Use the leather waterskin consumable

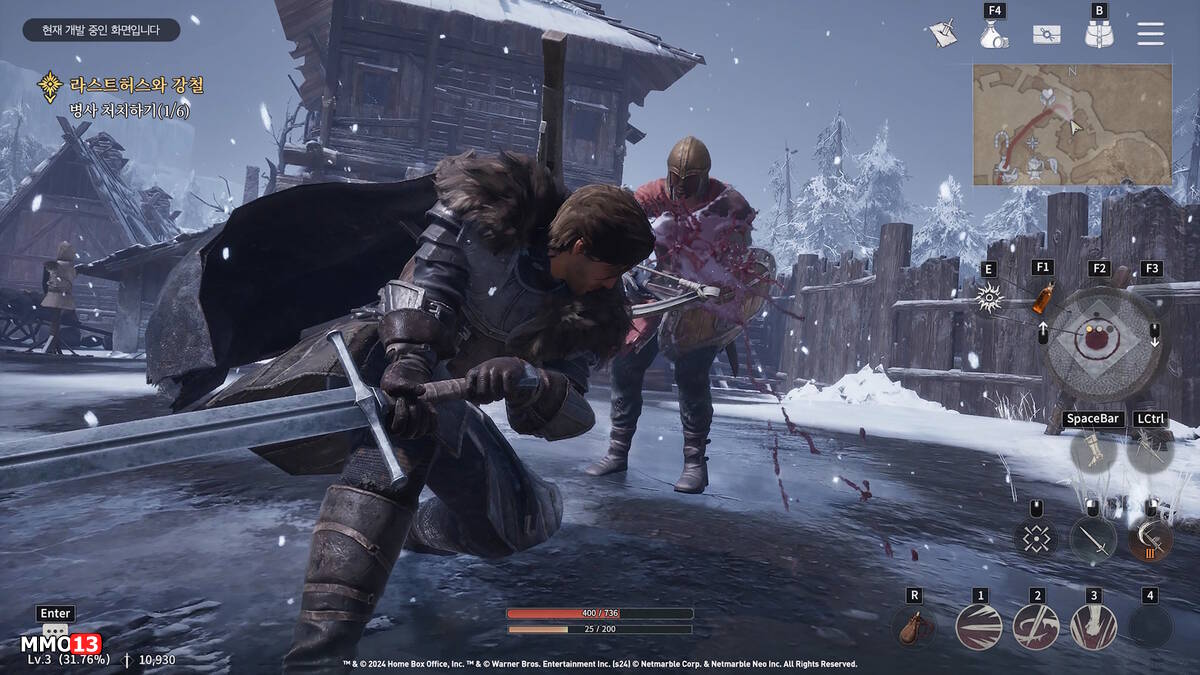click(x=913, y=627)
